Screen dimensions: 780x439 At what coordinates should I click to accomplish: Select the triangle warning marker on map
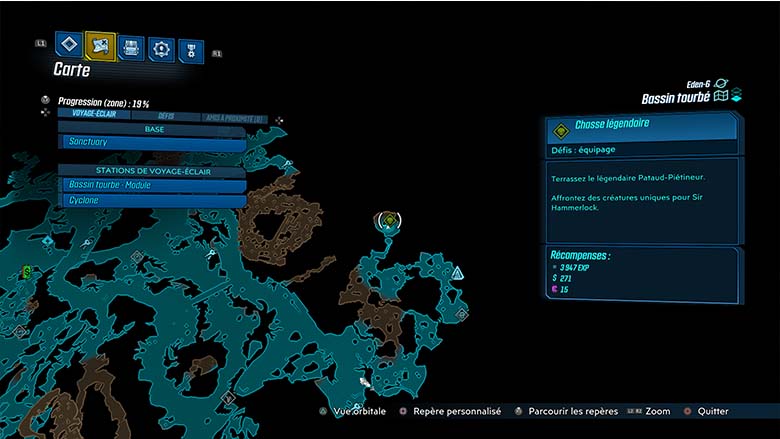tap(457, 272)
